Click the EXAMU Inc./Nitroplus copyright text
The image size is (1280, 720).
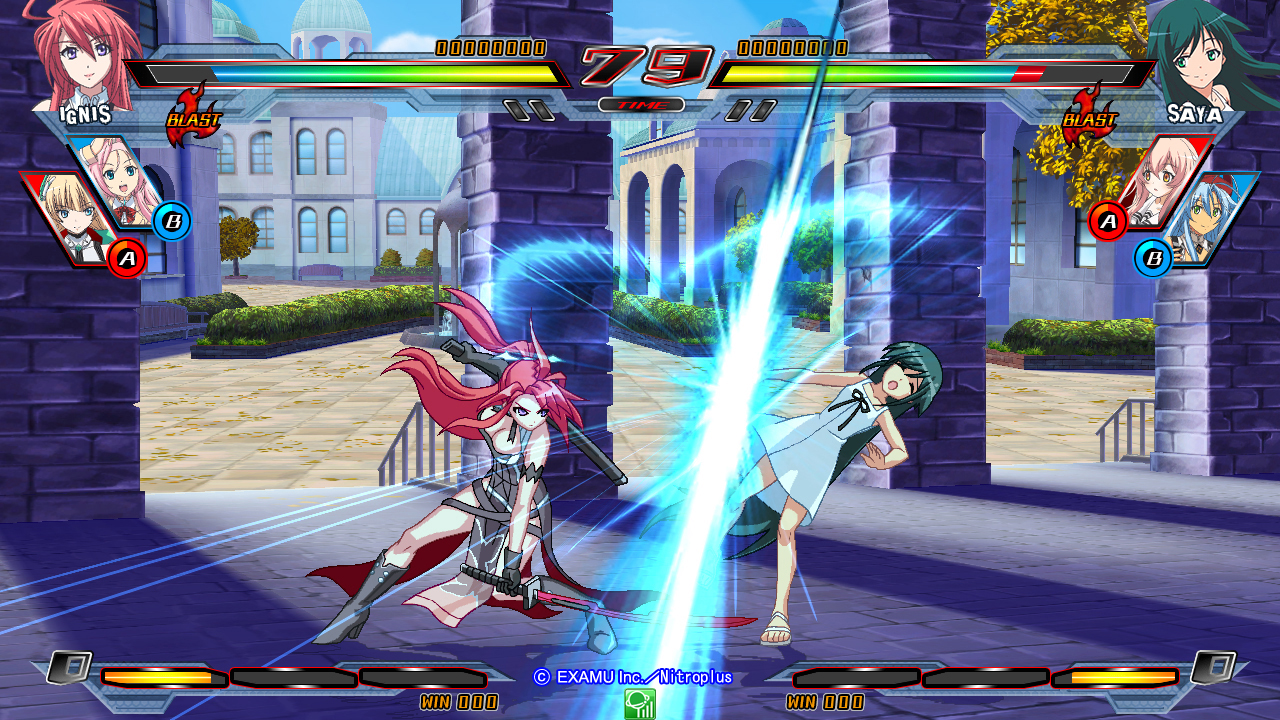pos(636,679)
